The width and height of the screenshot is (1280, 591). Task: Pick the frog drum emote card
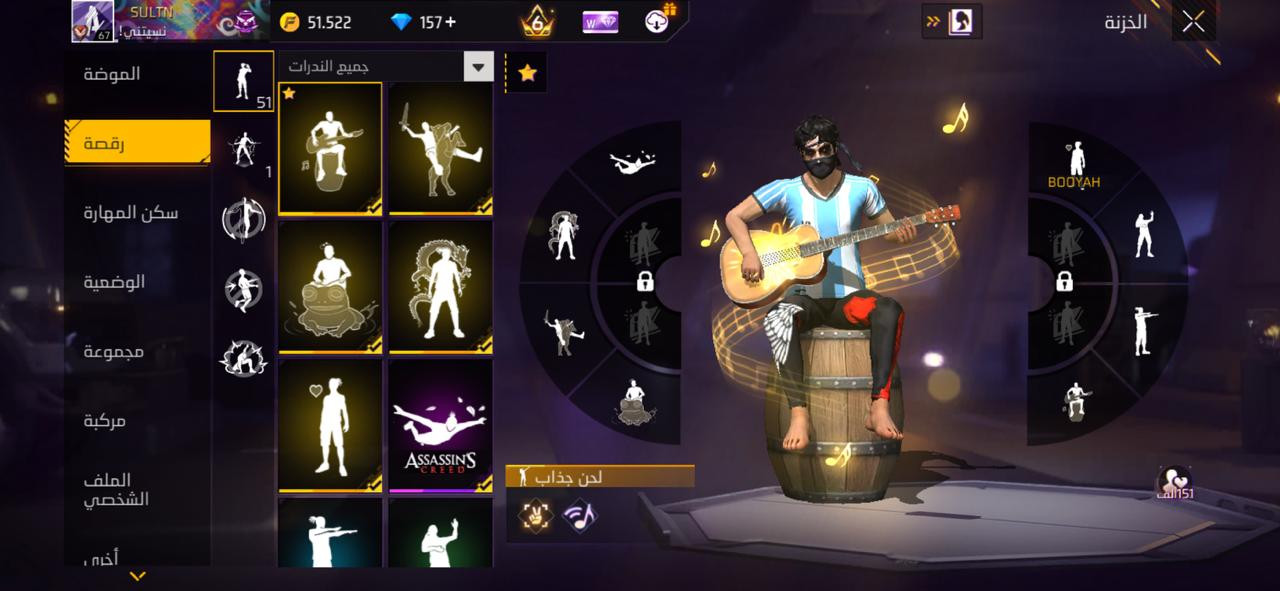tap(330, 286)
